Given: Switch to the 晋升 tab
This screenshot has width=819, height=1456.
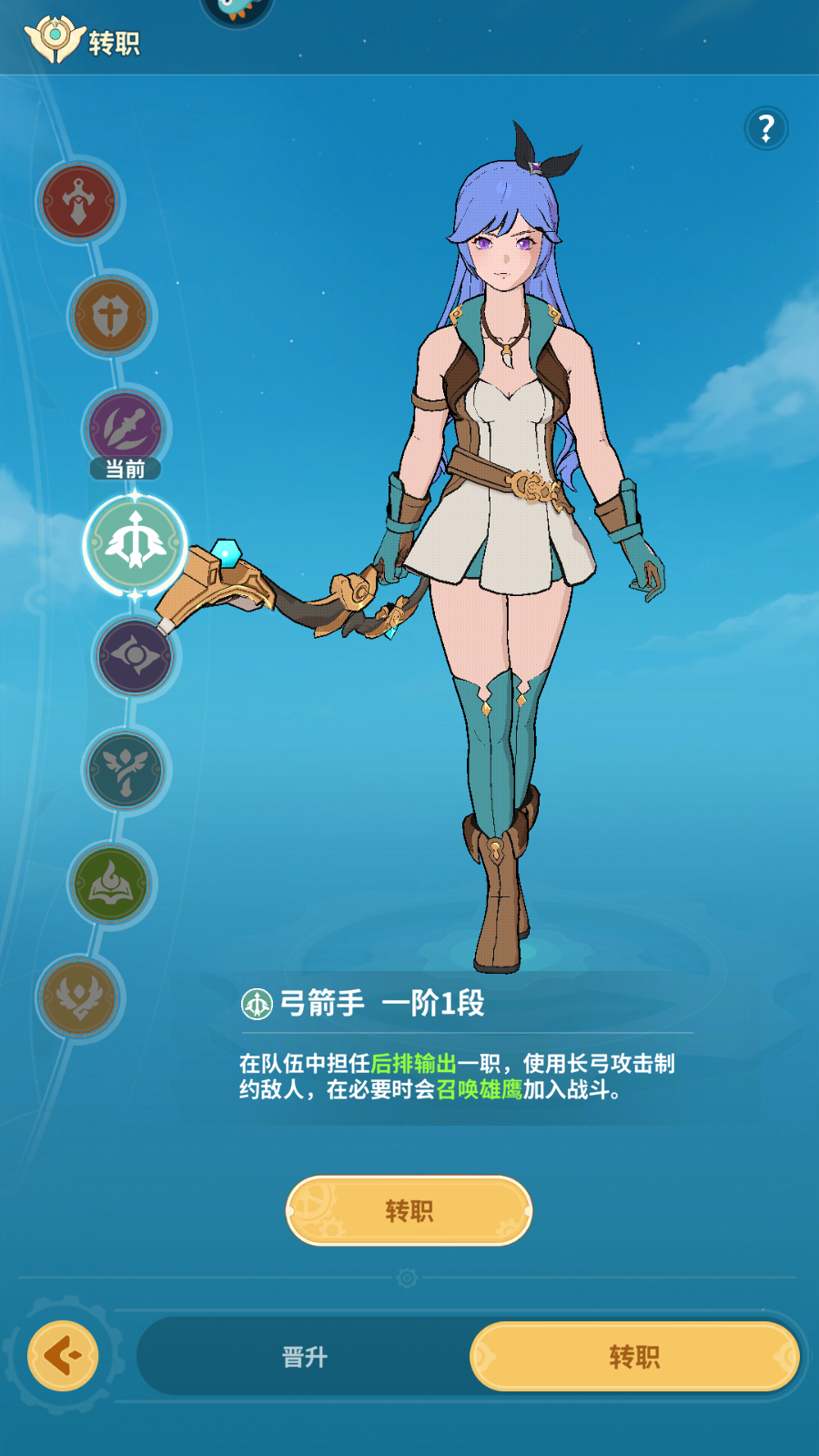Looking at the screenshot, I should tap(304, 1357).
